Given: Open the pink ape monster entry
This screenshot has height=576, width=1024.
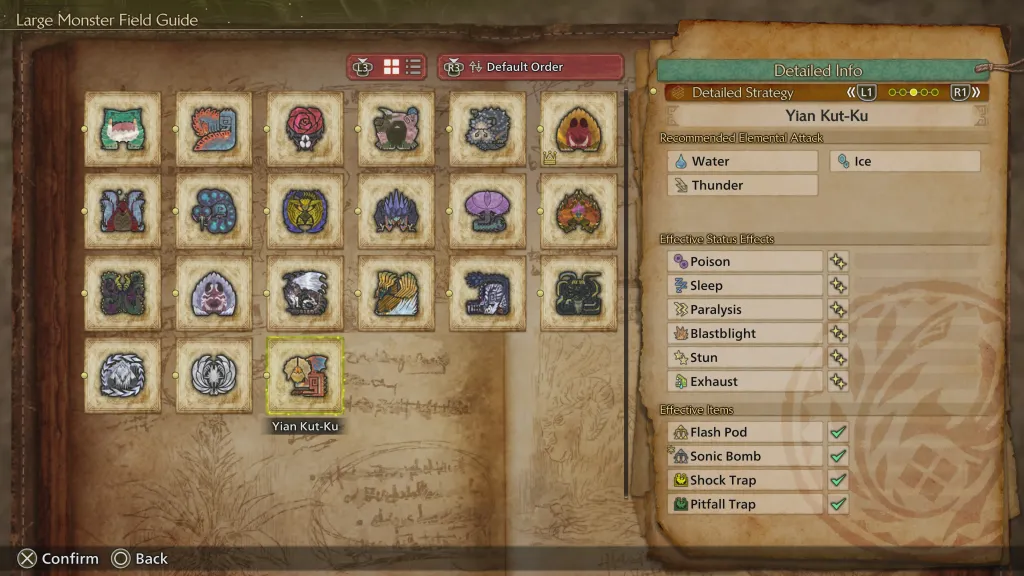Looking at the screenshot, I should click(214, 293).
